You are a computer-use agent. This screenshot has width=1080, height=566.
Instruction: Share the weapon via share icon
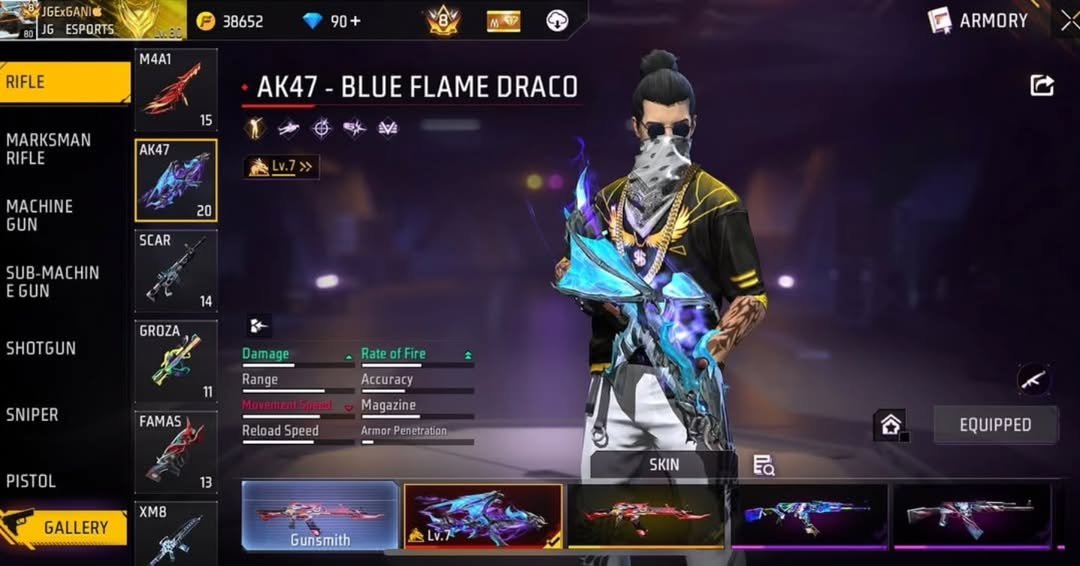(x=1042, y=86)
